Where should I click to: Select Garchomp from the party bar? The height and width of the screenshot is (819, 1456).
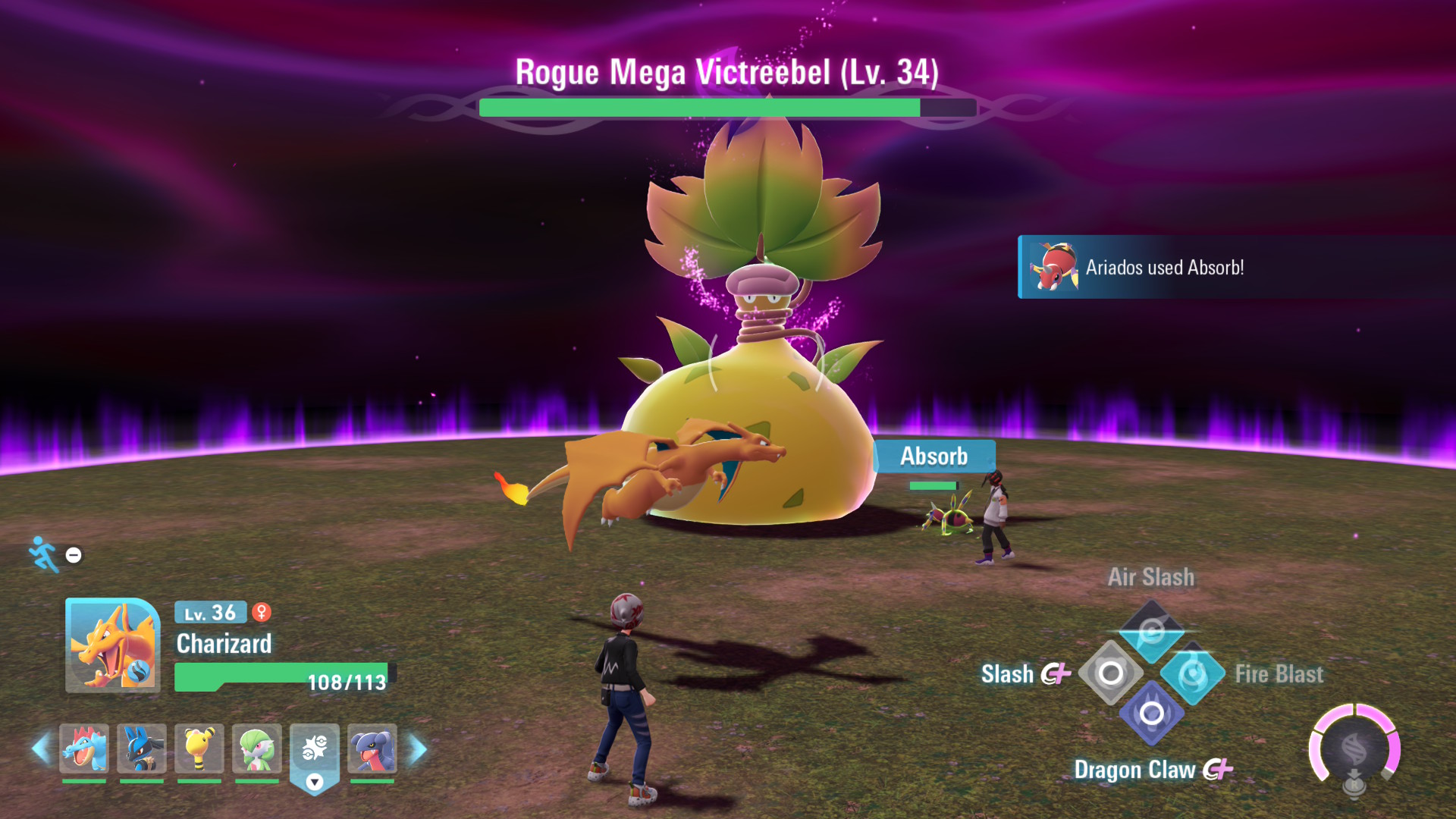tap(371, 747)
